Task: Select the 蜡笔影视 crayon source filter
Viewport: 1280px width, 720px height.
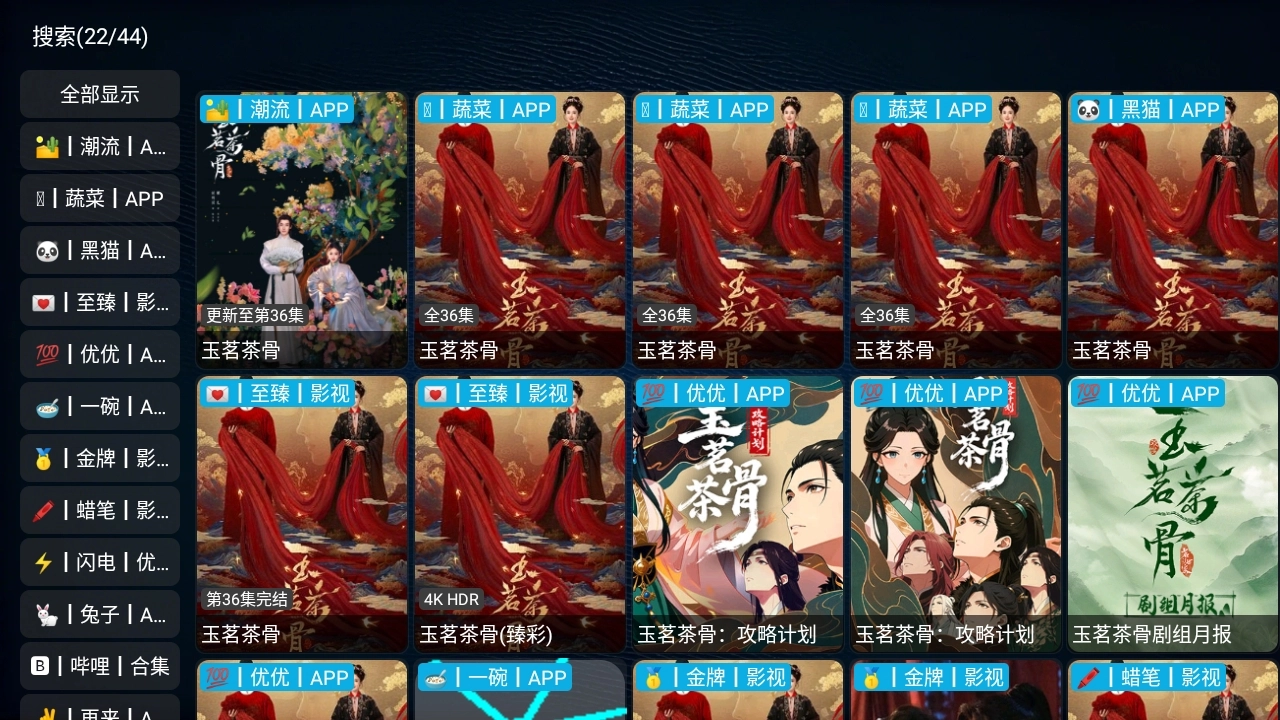Action: [x=99, y=510]
